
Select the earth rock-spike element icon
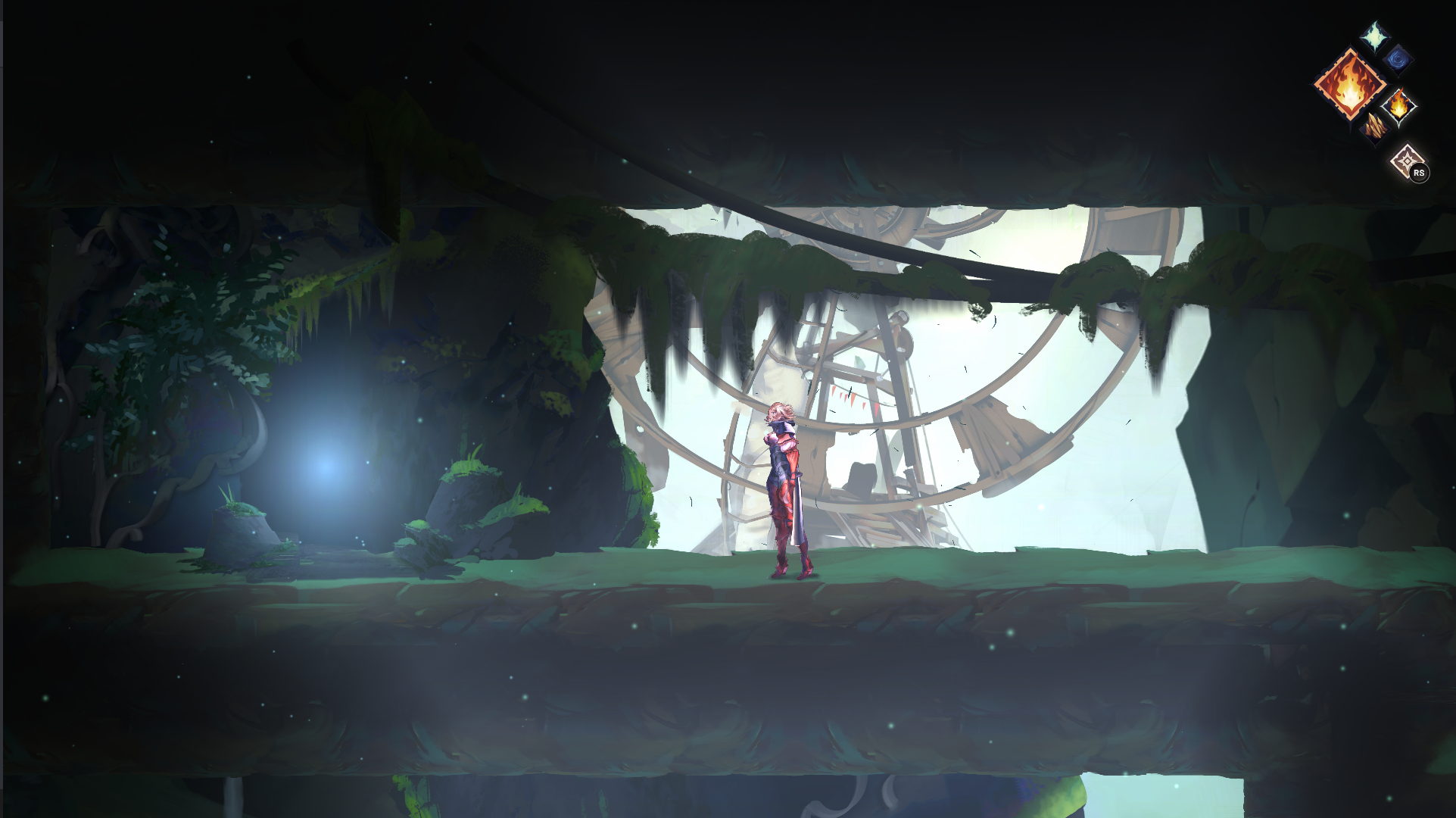(1376, 128)
